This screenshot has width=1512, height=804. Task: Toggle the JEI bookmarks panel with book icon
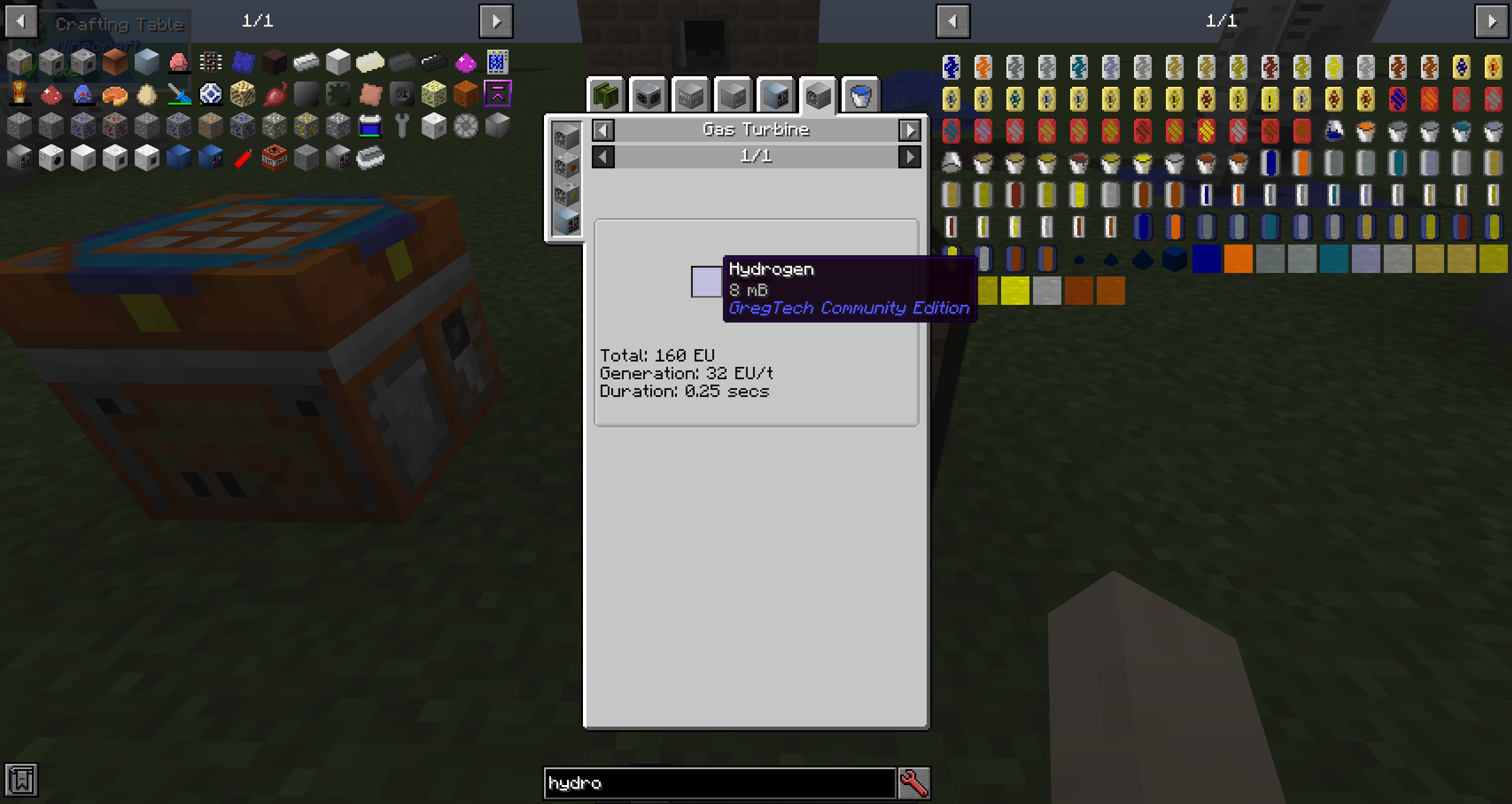coord(21,780)
